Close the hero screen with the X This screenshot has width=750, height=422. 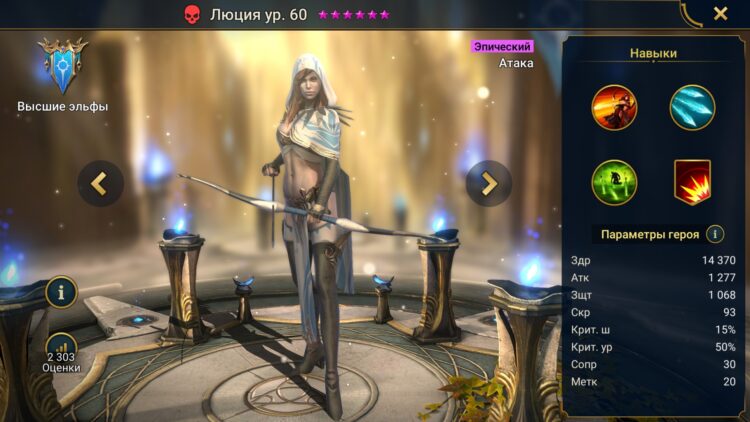click(x=720, y=14)
